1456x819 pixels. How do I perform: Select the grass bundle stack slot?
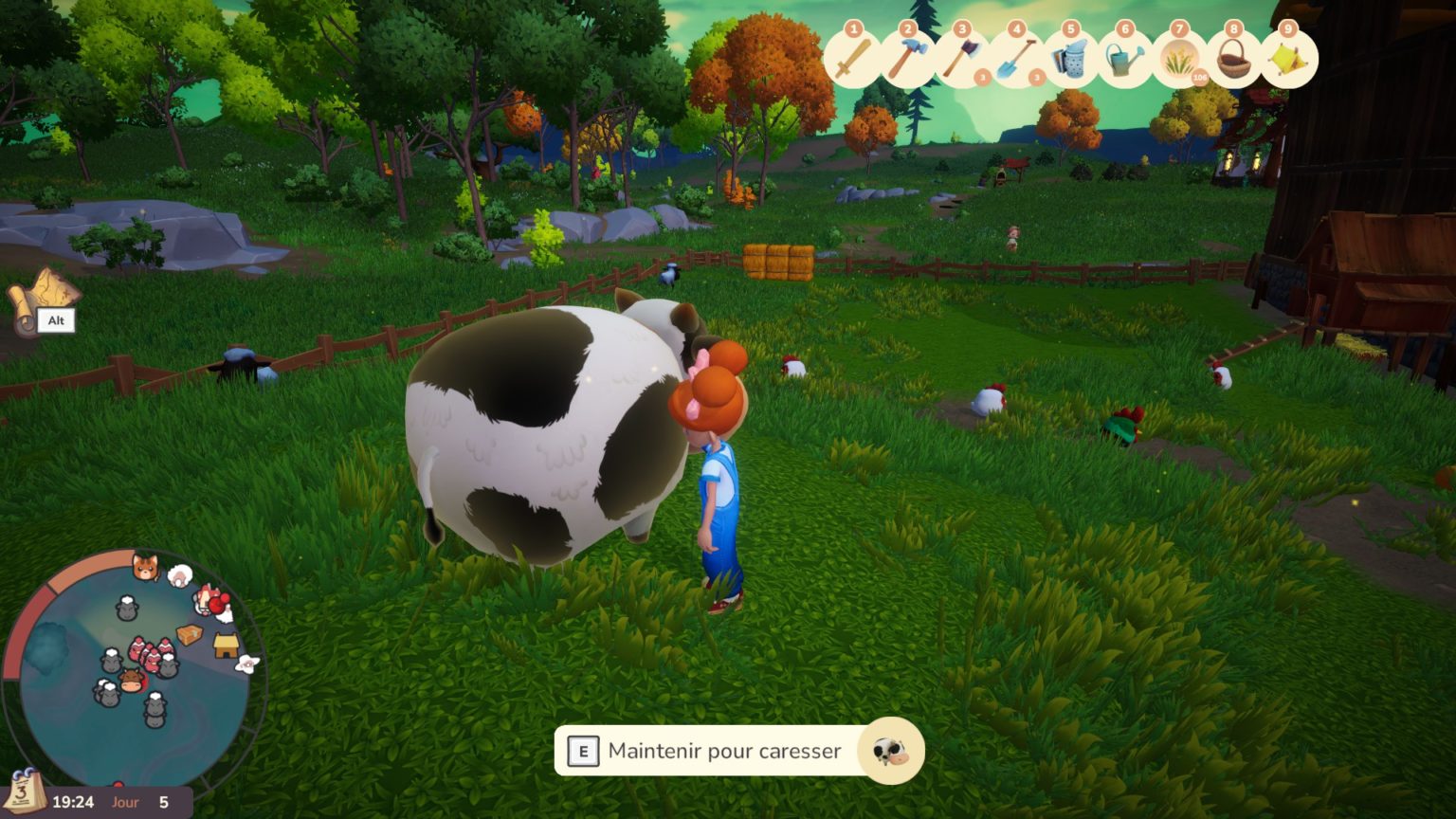1179,60
